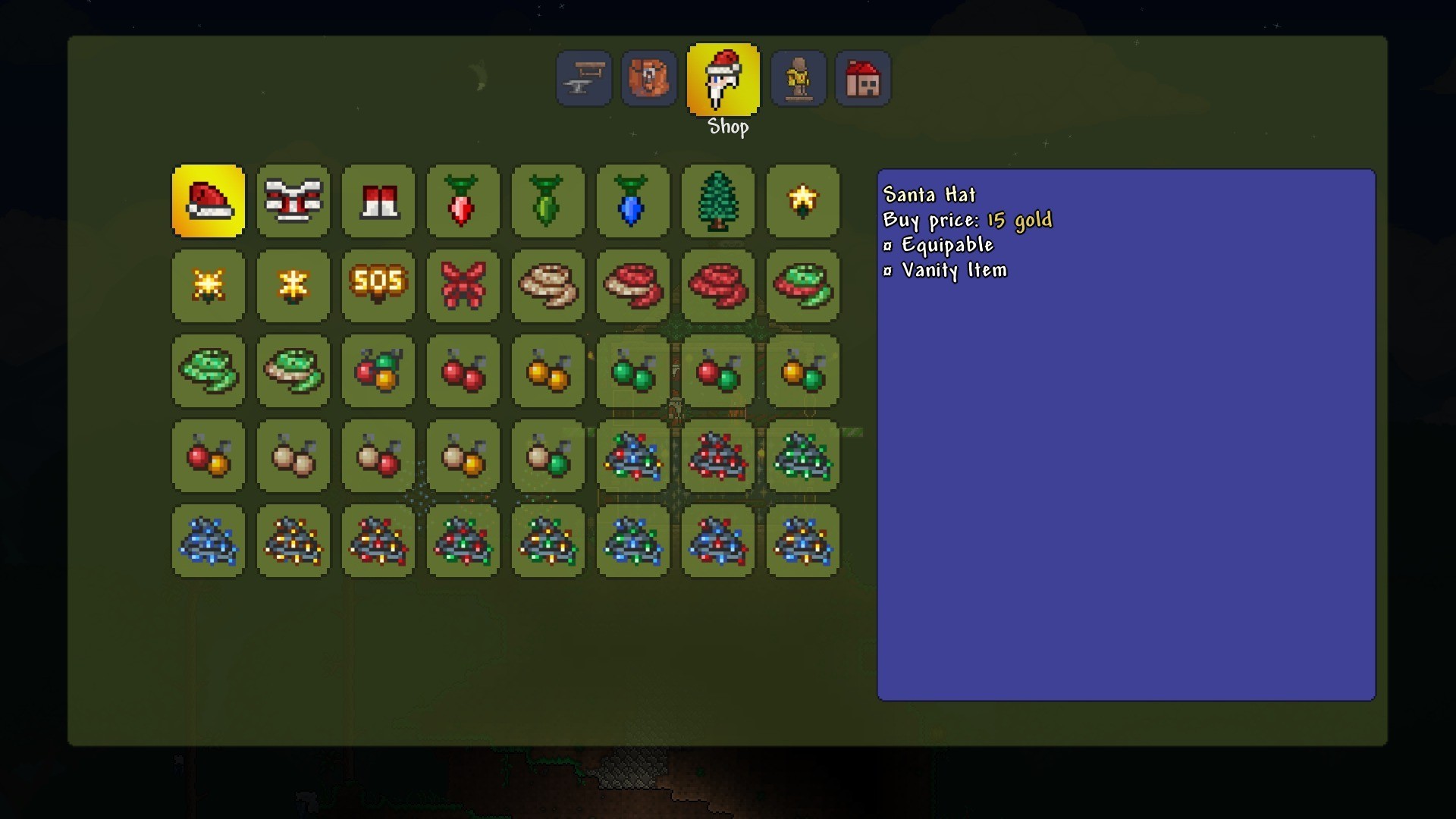Select the white garland item
Image resolution: width=1456 pixels, height=819 pixels.
tap(548, 287)
